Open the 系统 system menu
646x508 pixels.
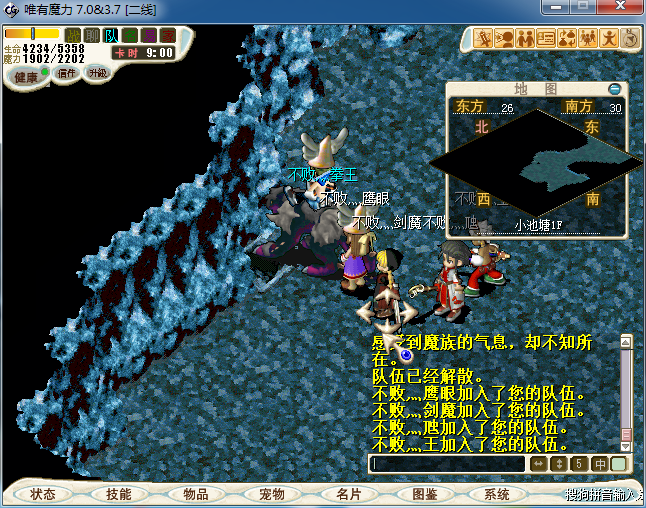coord(497,494)
